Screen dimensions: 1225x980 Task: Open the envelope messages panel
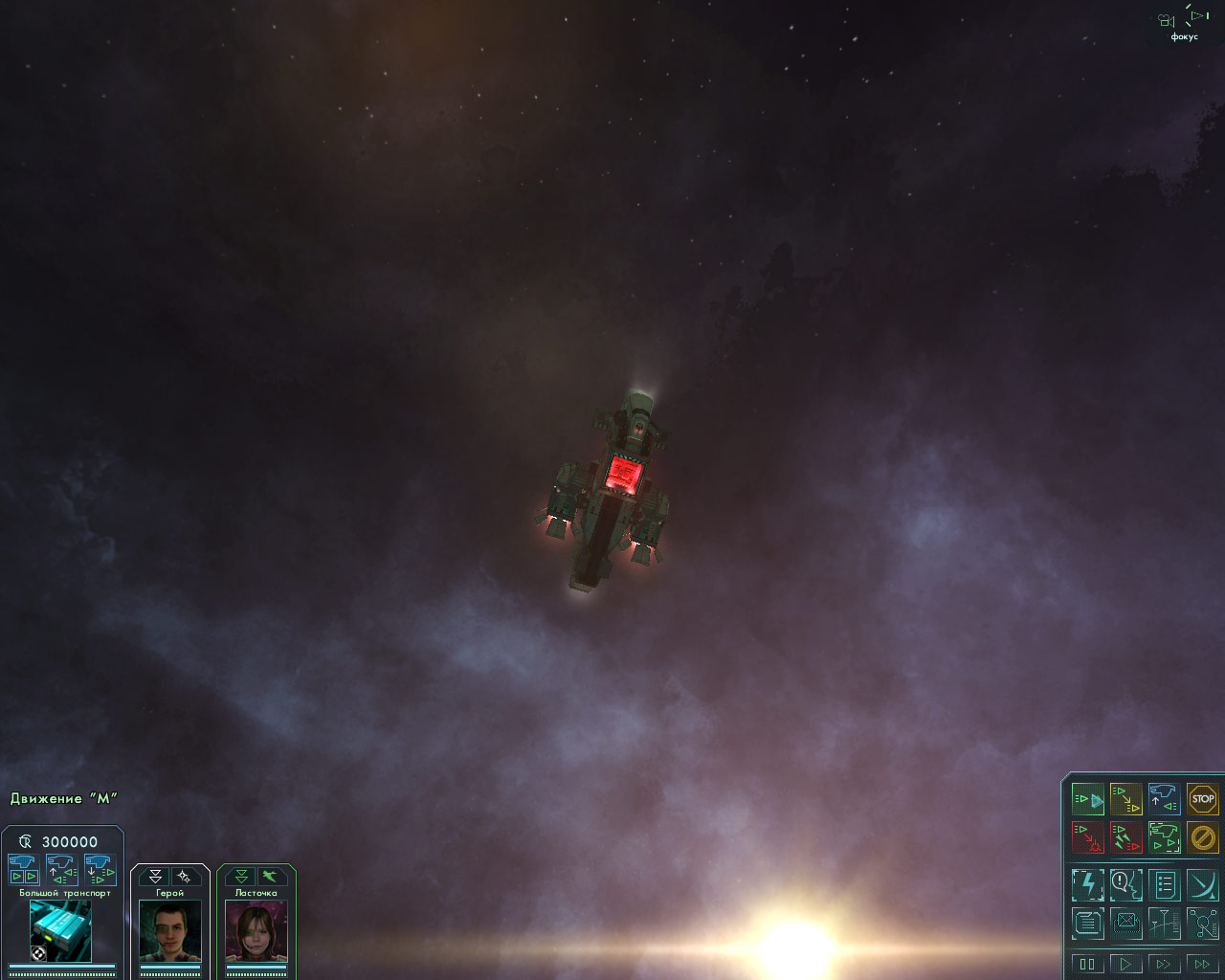(x=1125, y=924)
